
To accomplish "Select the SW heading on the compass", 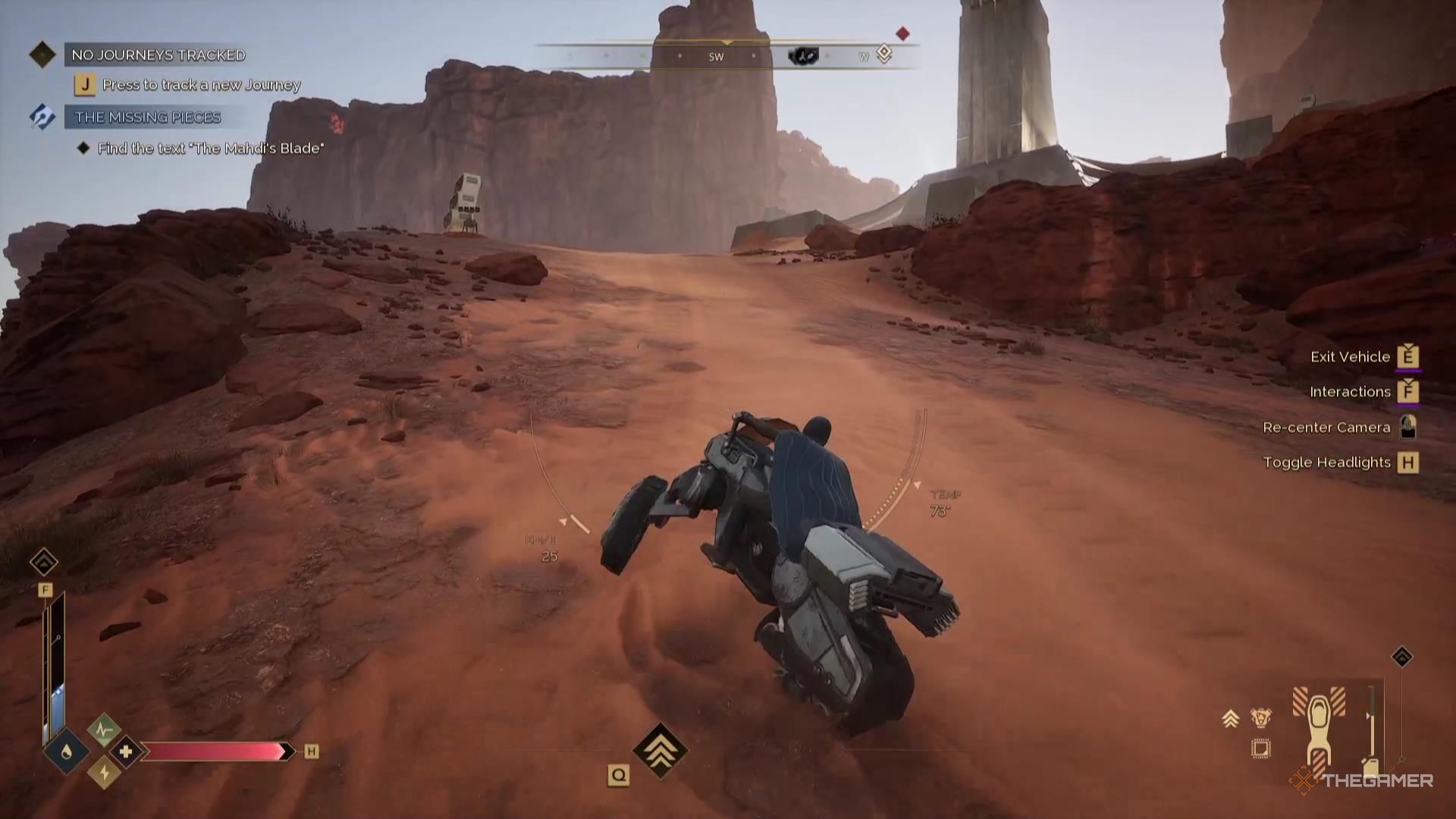I will 716,55.
